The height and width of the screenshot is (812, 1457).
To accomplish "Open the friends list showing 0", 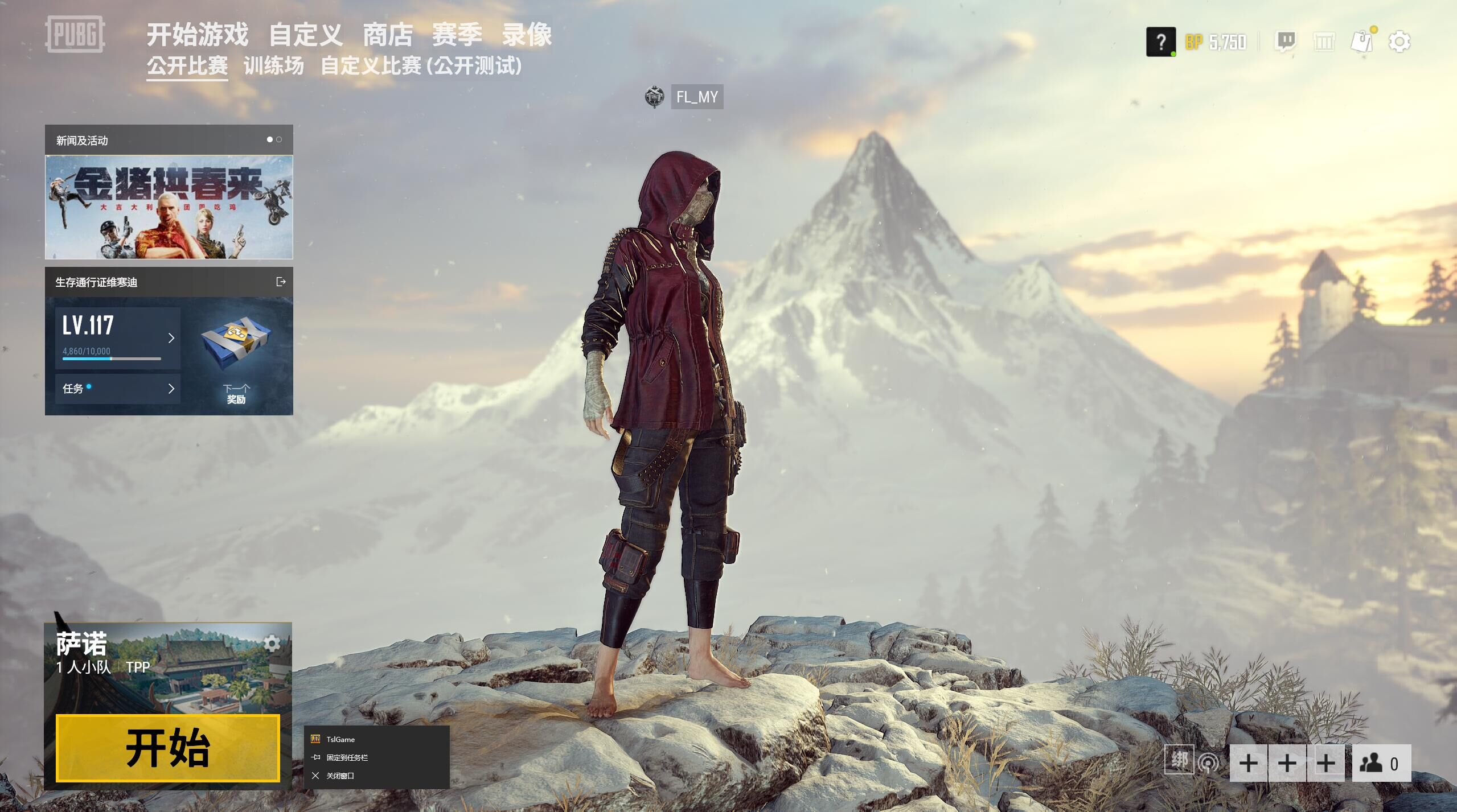I will tap(1381, 763).
